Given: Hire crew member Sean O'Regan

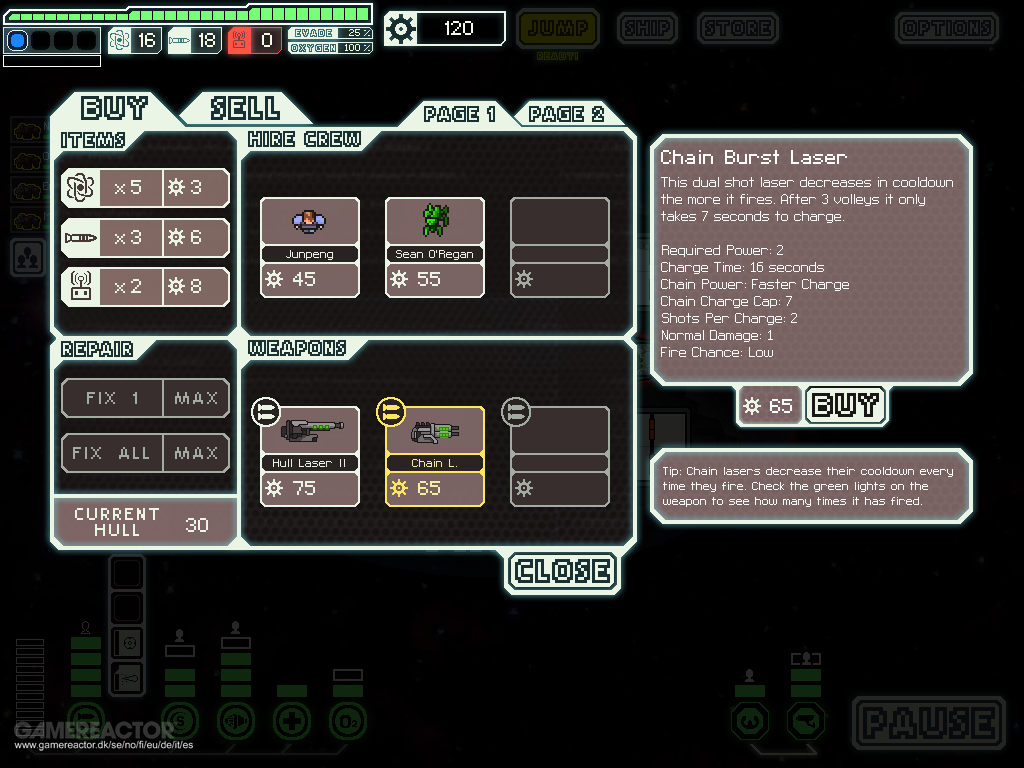Looking at the screenshot, I should [x=435, y=247].
